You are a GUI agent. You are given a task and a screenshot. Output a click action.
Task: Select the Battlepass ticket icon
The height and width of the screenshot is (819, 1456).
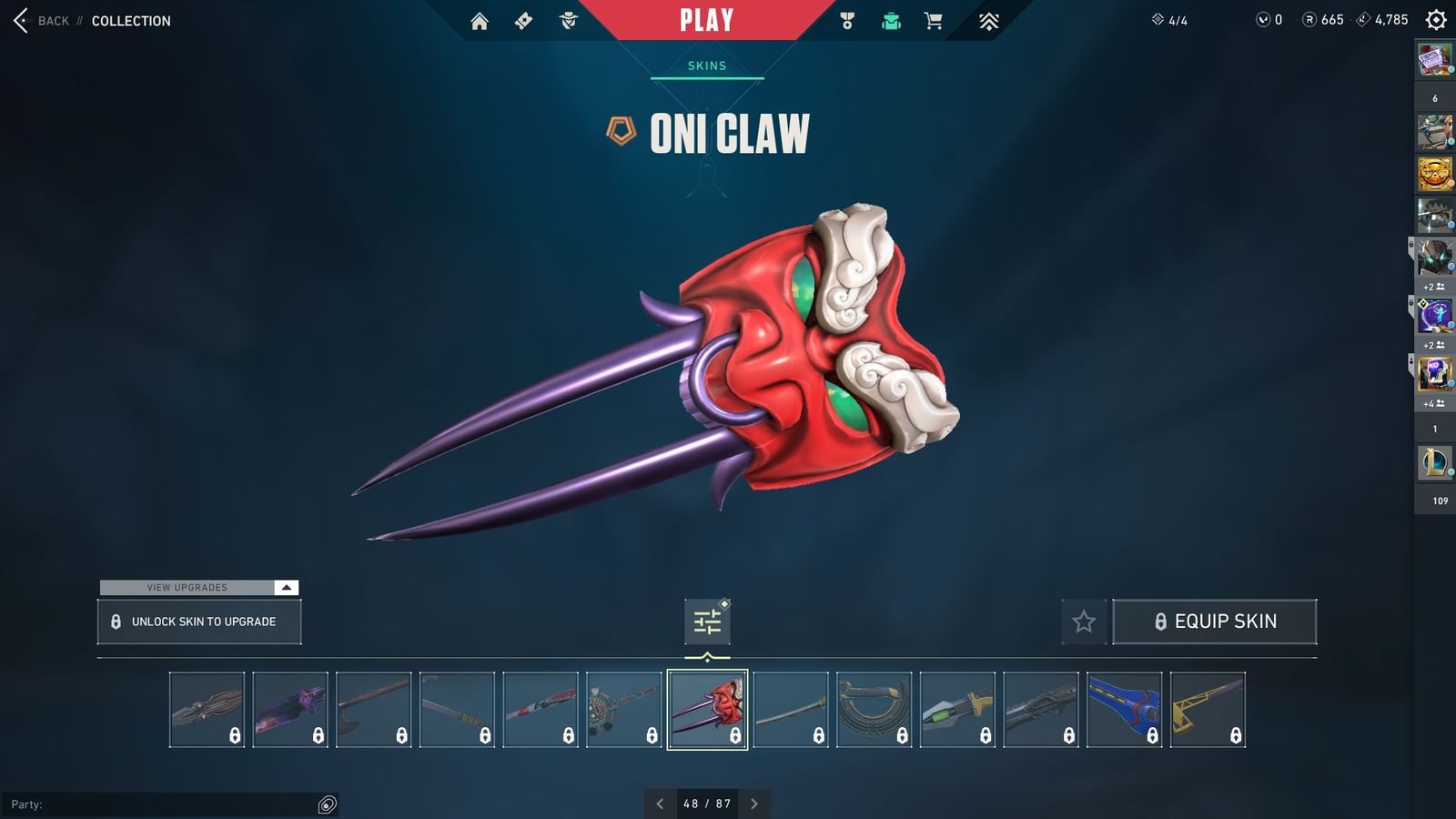[x=523, y=19]
